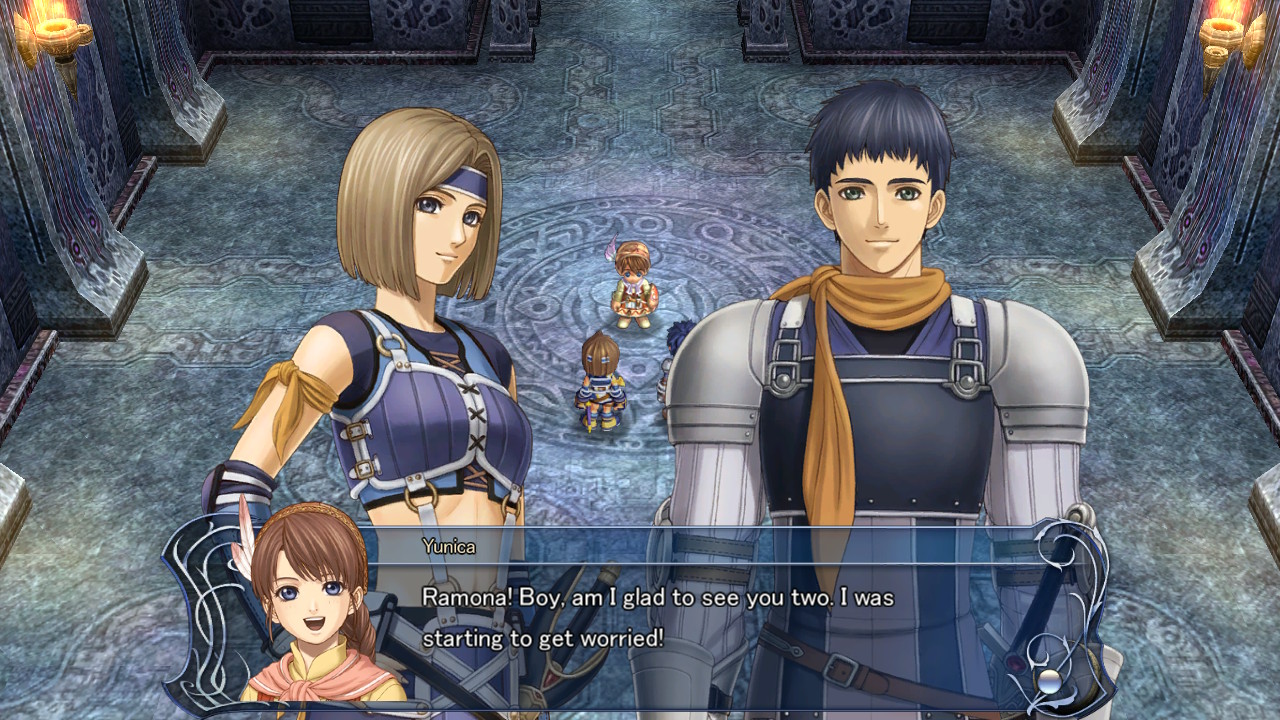Select the Yunica name label

[x=450, y=548]
